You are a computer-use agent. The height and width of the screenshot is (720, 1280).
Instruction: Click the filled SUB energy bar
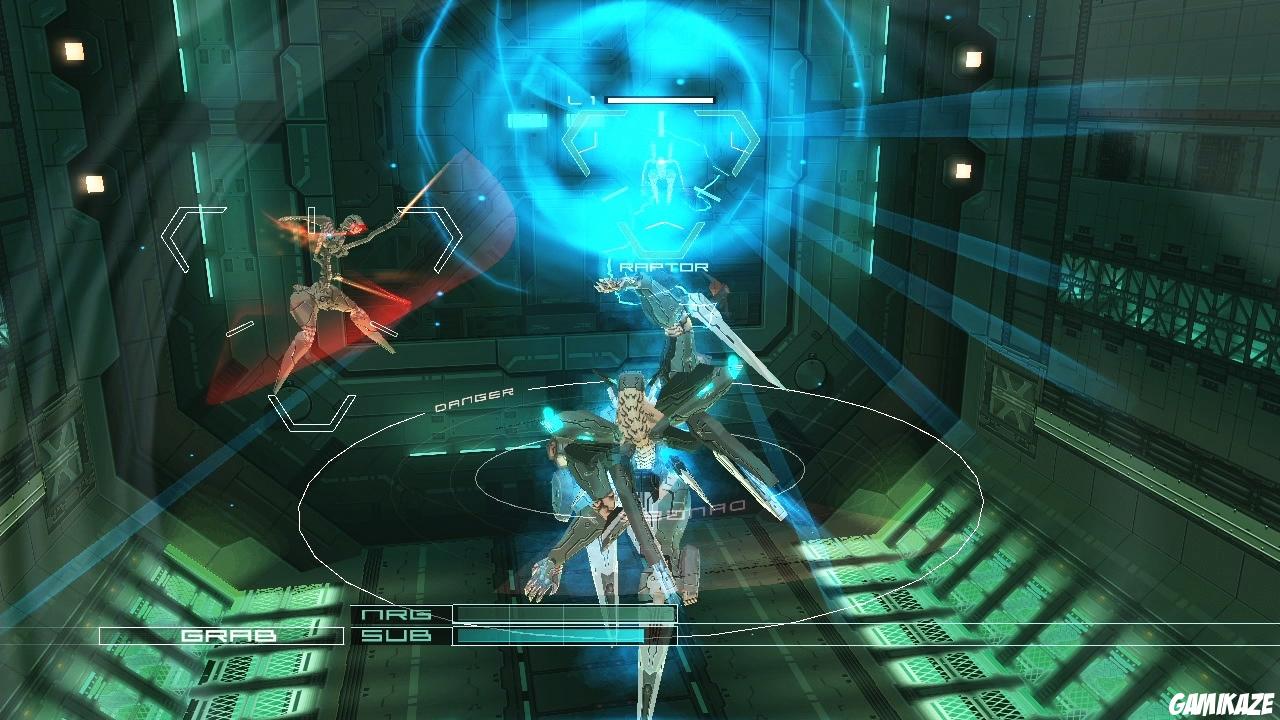[x=550, y=635]
